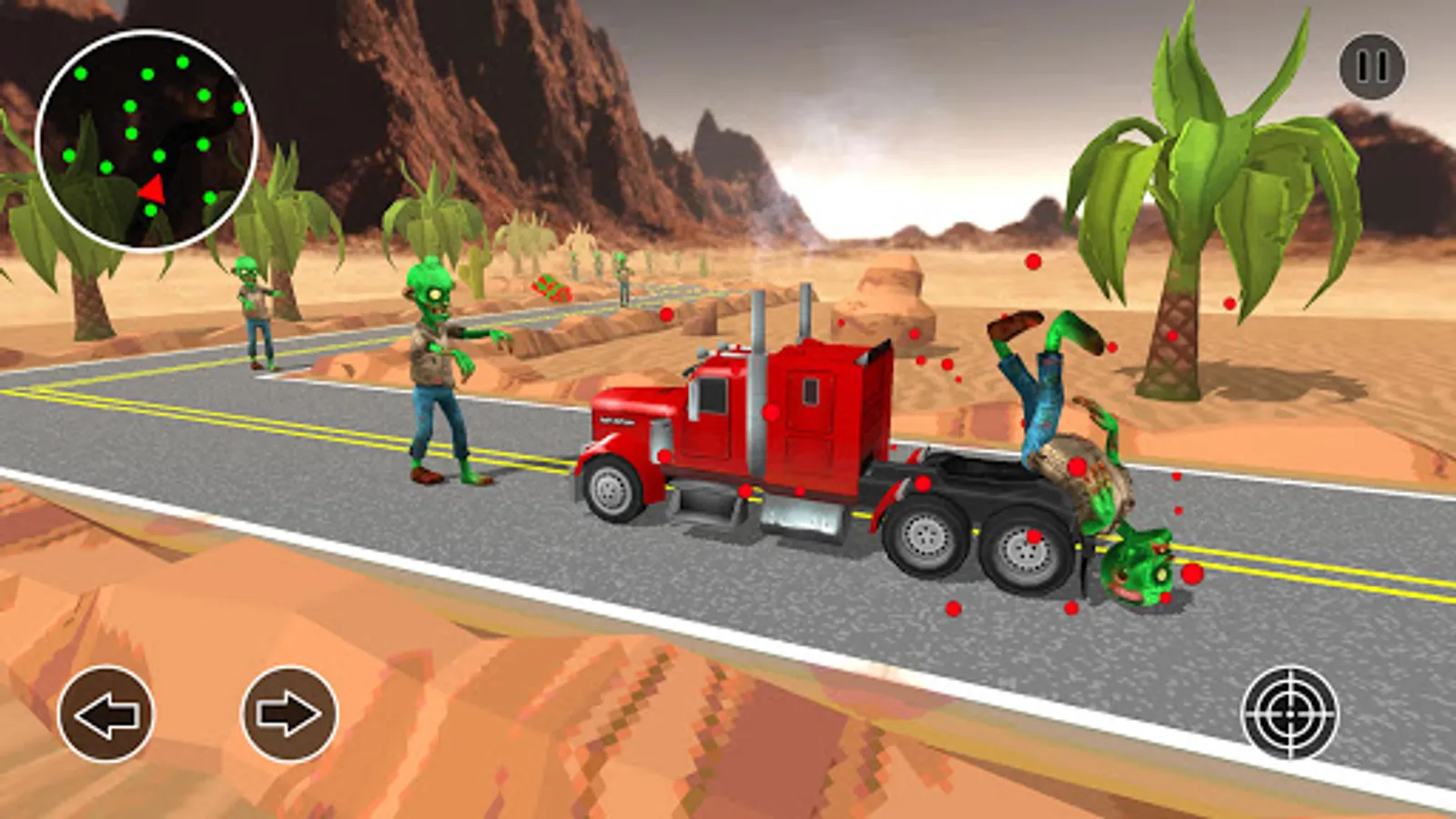
Task: Click the green crate on the roadside
Action: point(550,289)
